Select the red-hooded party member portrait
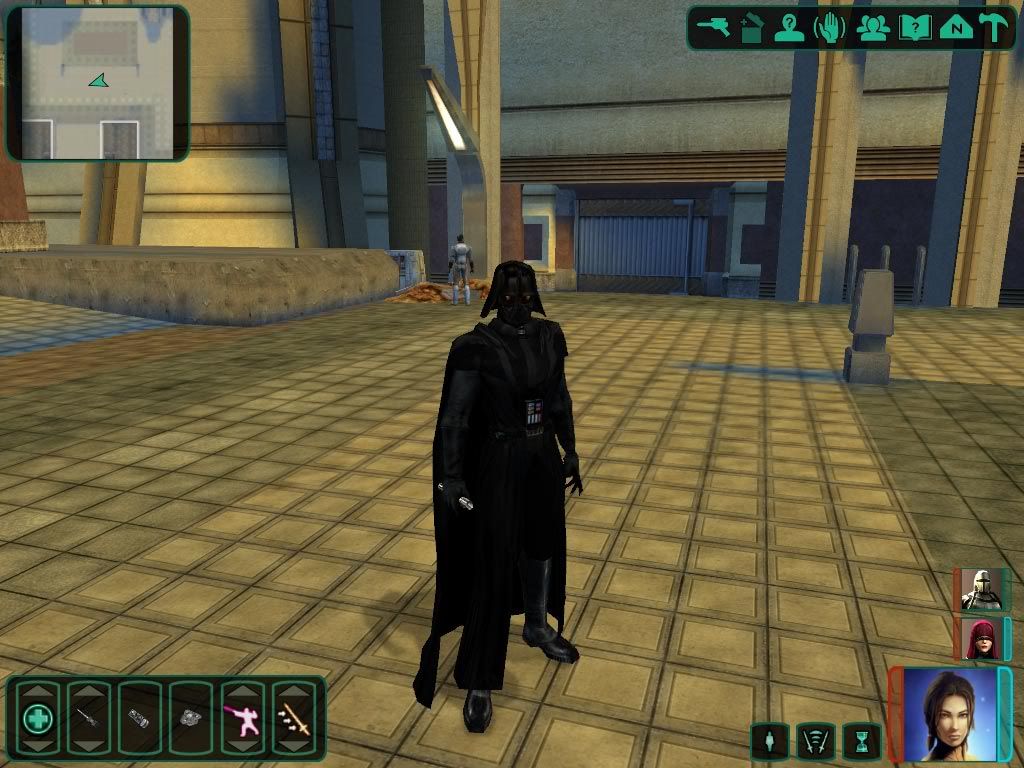Viewport: 1024px width, 768px height. coord(980,638)
